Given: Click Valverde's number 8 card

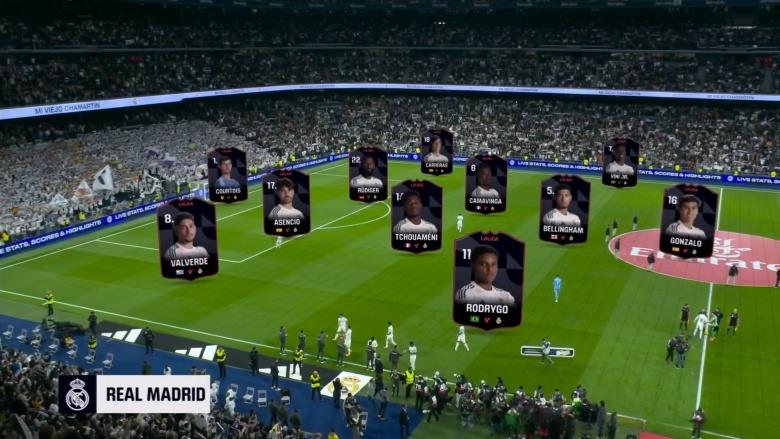Looking at the screenshot, I should coord(187,238).
